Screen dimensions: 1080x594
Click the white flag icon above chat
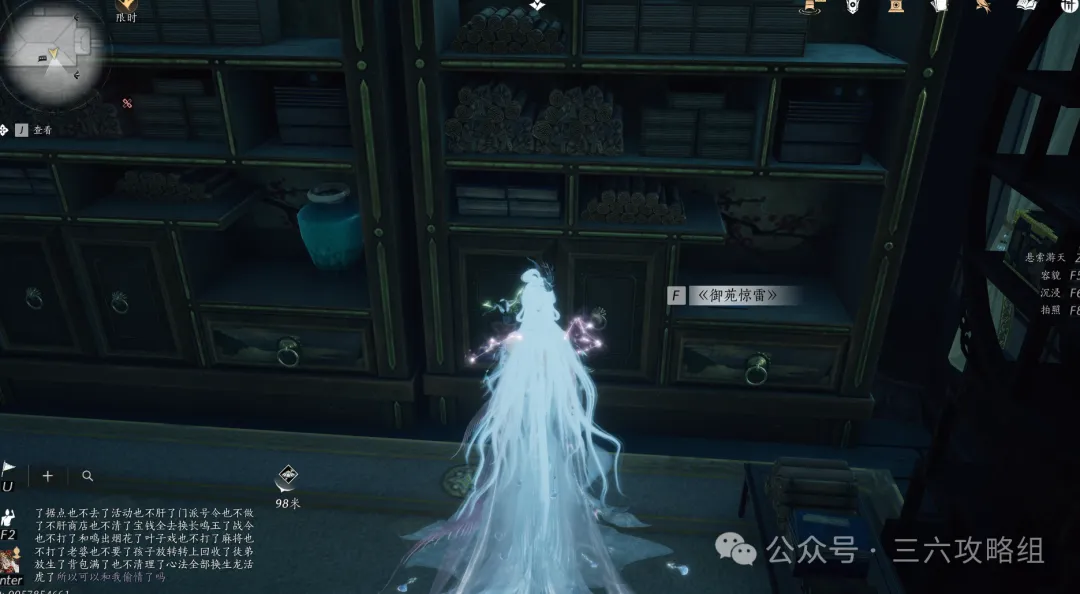pyautogui.click(x=8, y=470)
